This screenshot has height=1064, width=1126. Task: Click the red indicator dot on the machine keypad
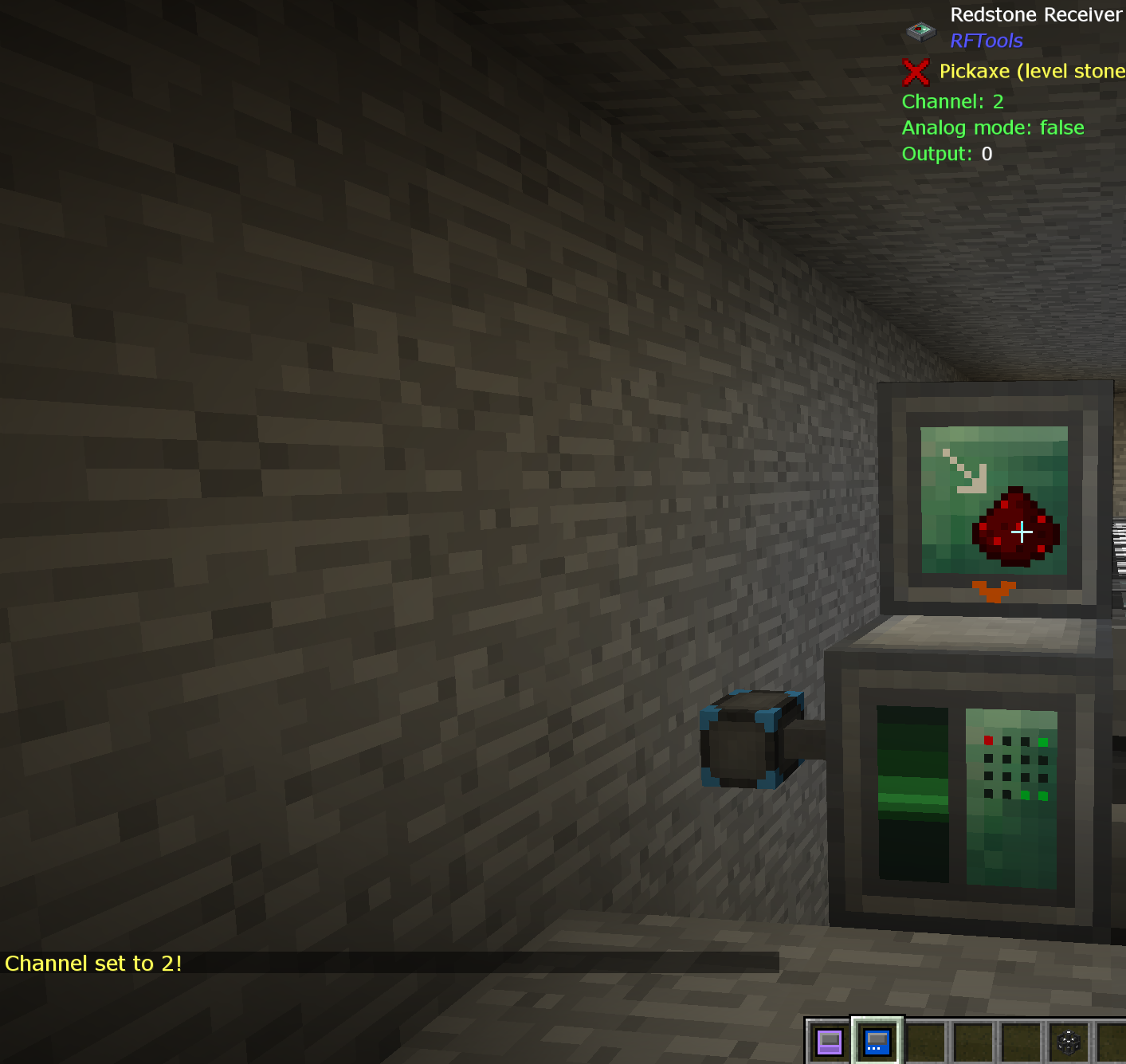[x=988, y=740]
